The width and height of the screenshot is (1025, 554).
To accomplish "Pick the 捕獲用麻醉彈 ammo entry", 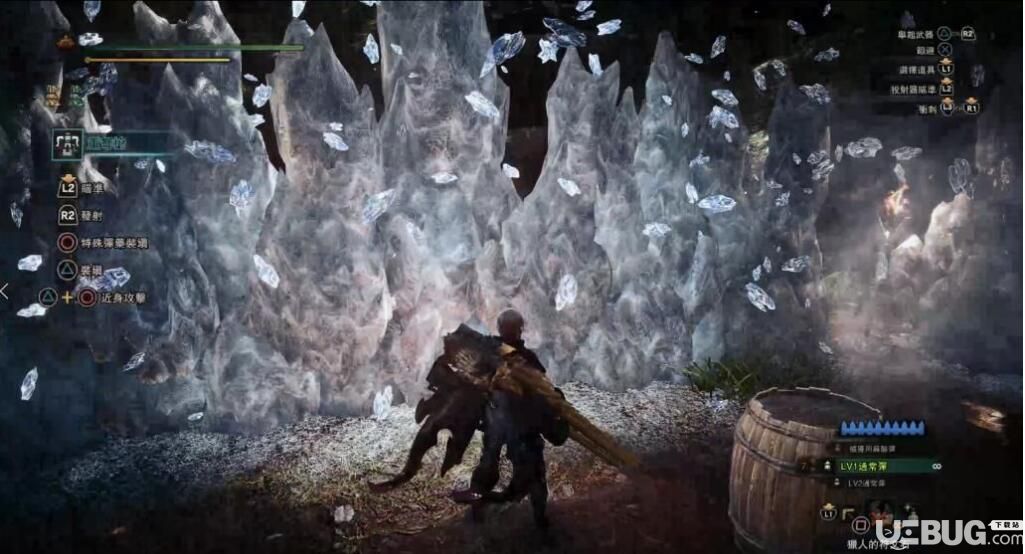I will click(x=873, y=449).
